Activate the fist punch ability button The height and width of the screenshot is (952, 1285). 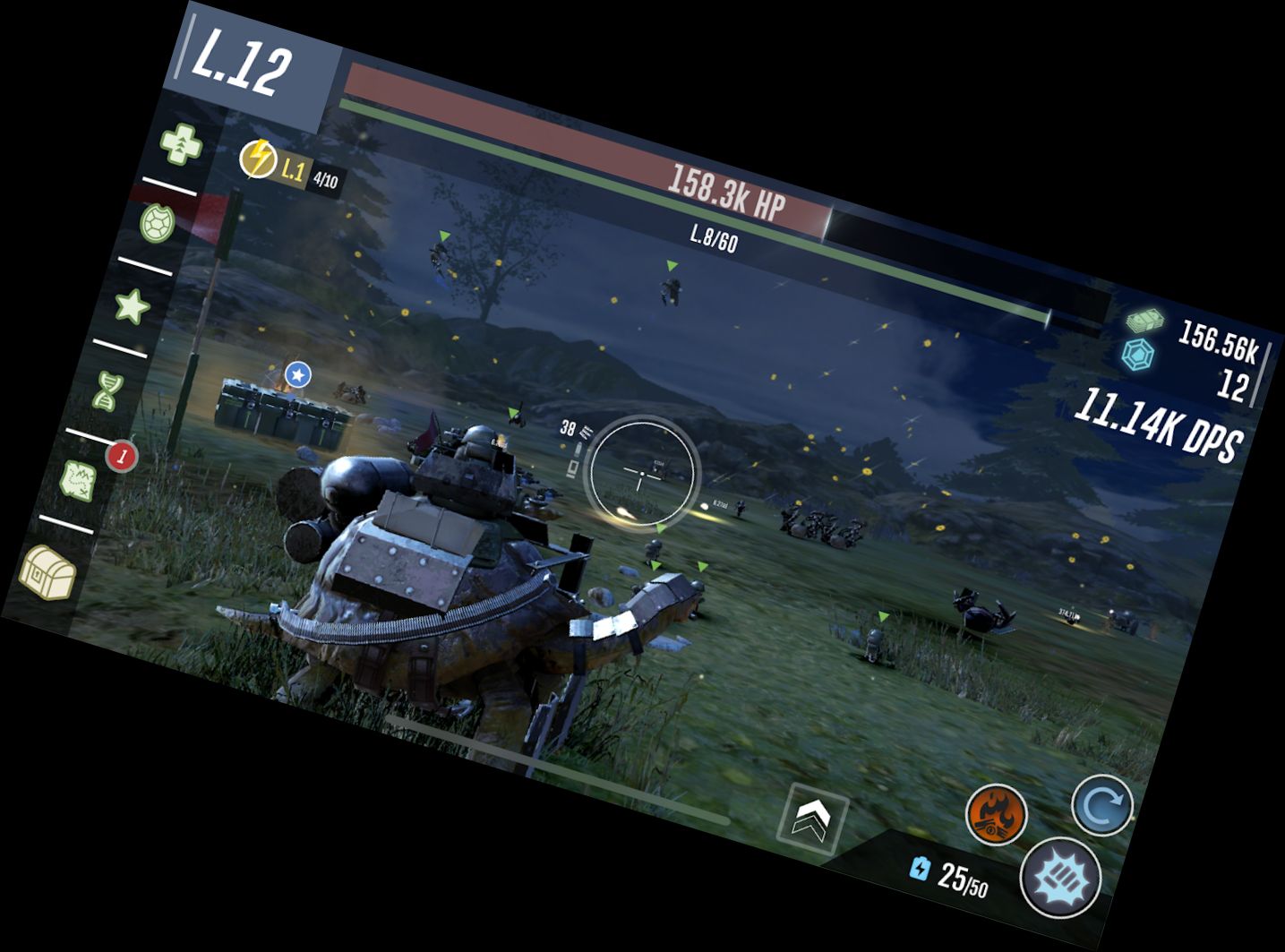click(x=1062, y=879)
